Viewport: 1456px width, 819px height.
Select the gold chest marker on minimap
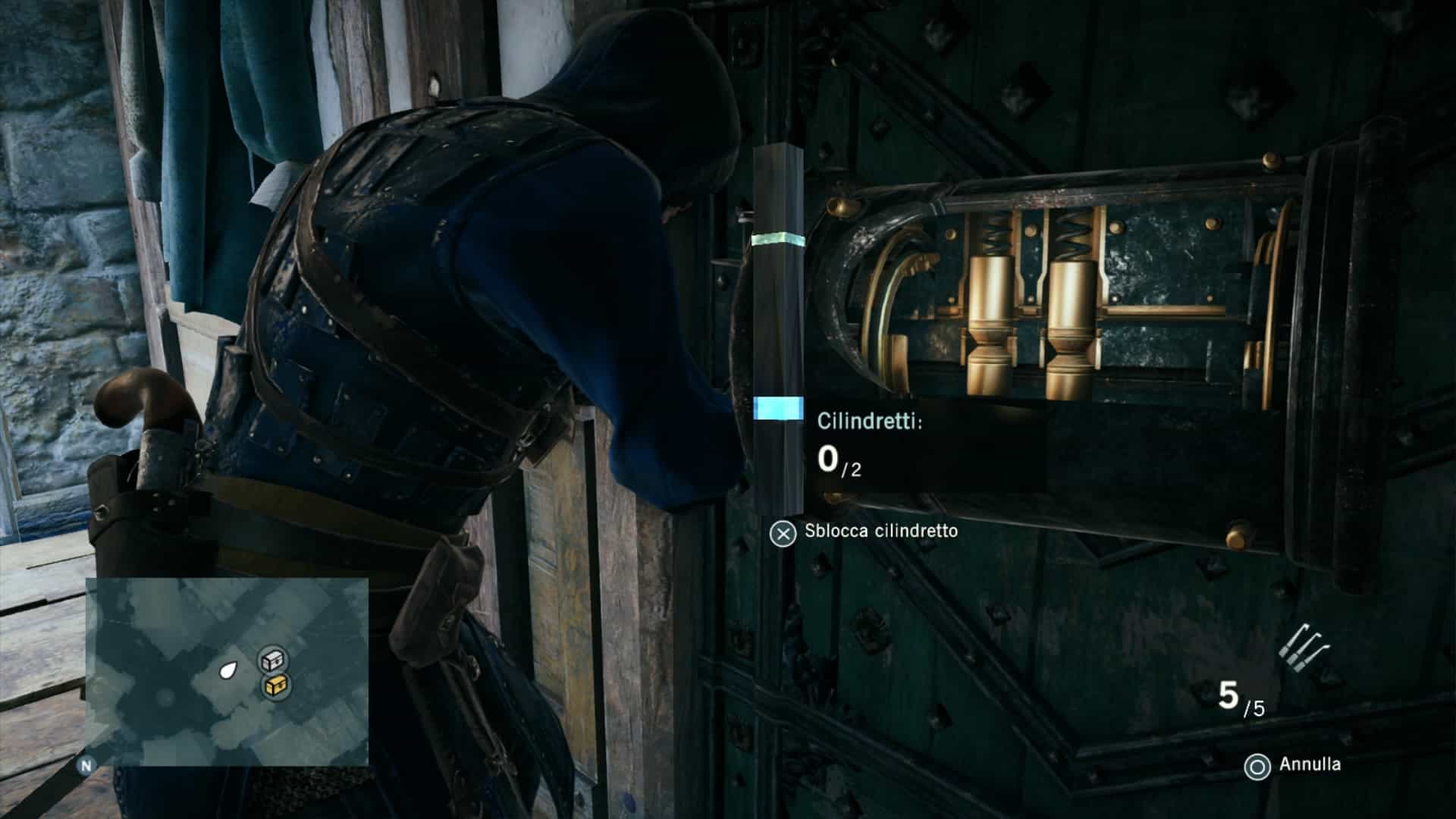click(275, 686)
